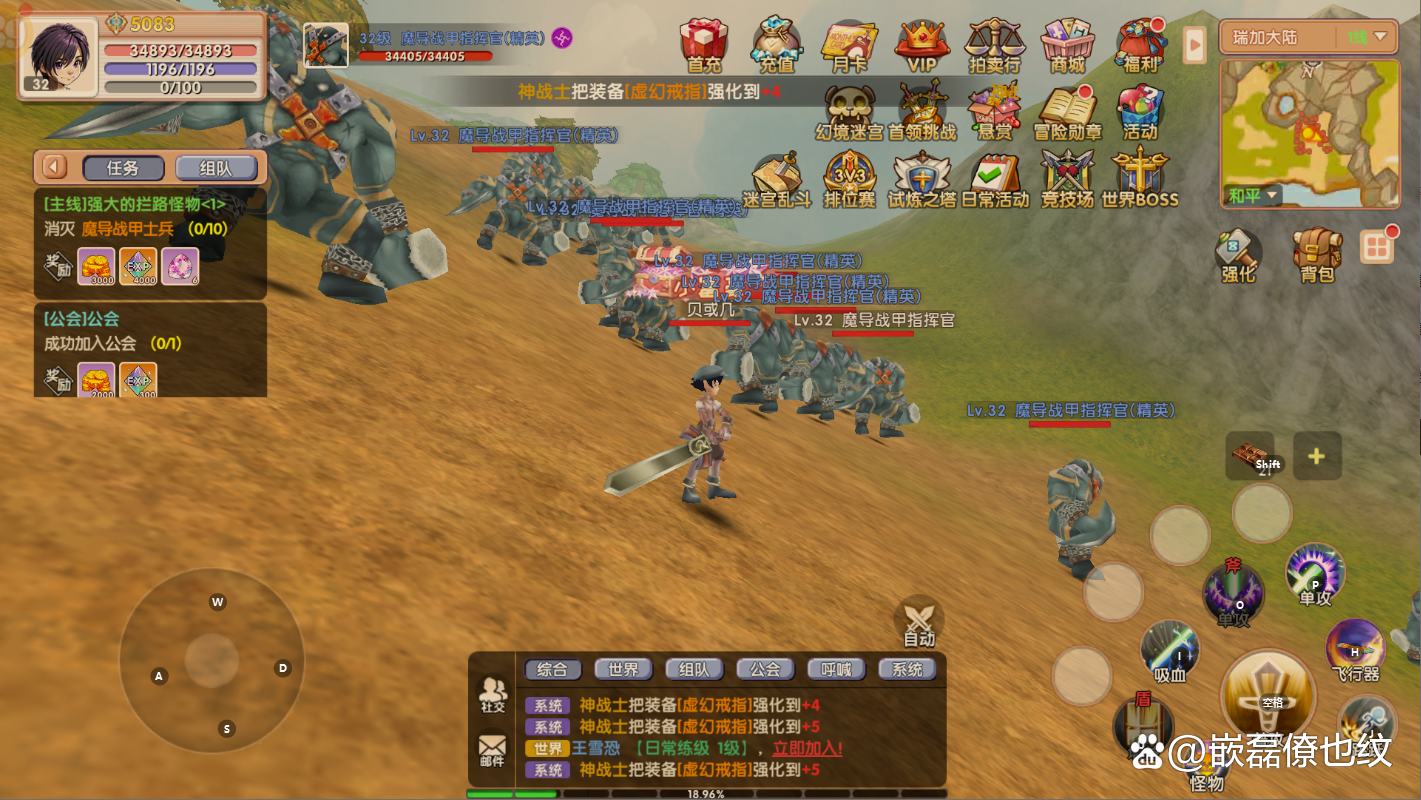
Task: Open the 试炼之塔 trial tower
Action: [921, 178]
